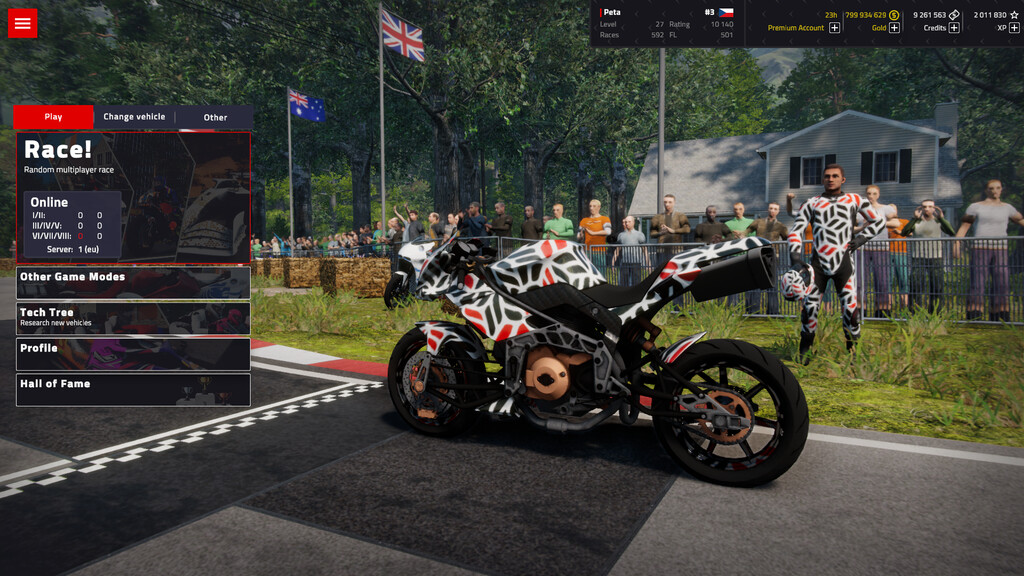The height and width of the screenshot is (576, 1024).
Task: View the Profile page
Action: point(133,354)
